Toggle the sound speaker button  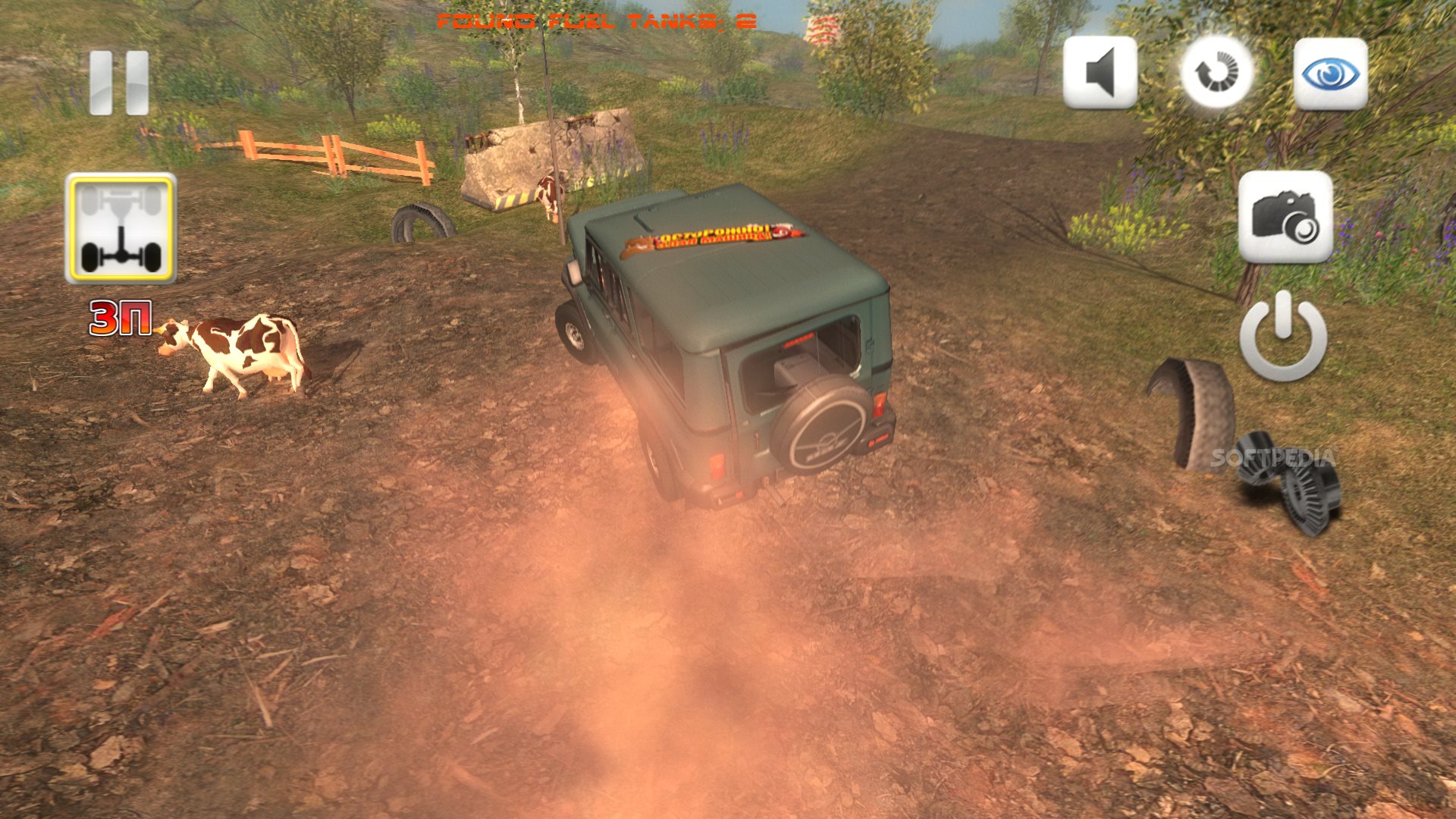pos(1100,73)
